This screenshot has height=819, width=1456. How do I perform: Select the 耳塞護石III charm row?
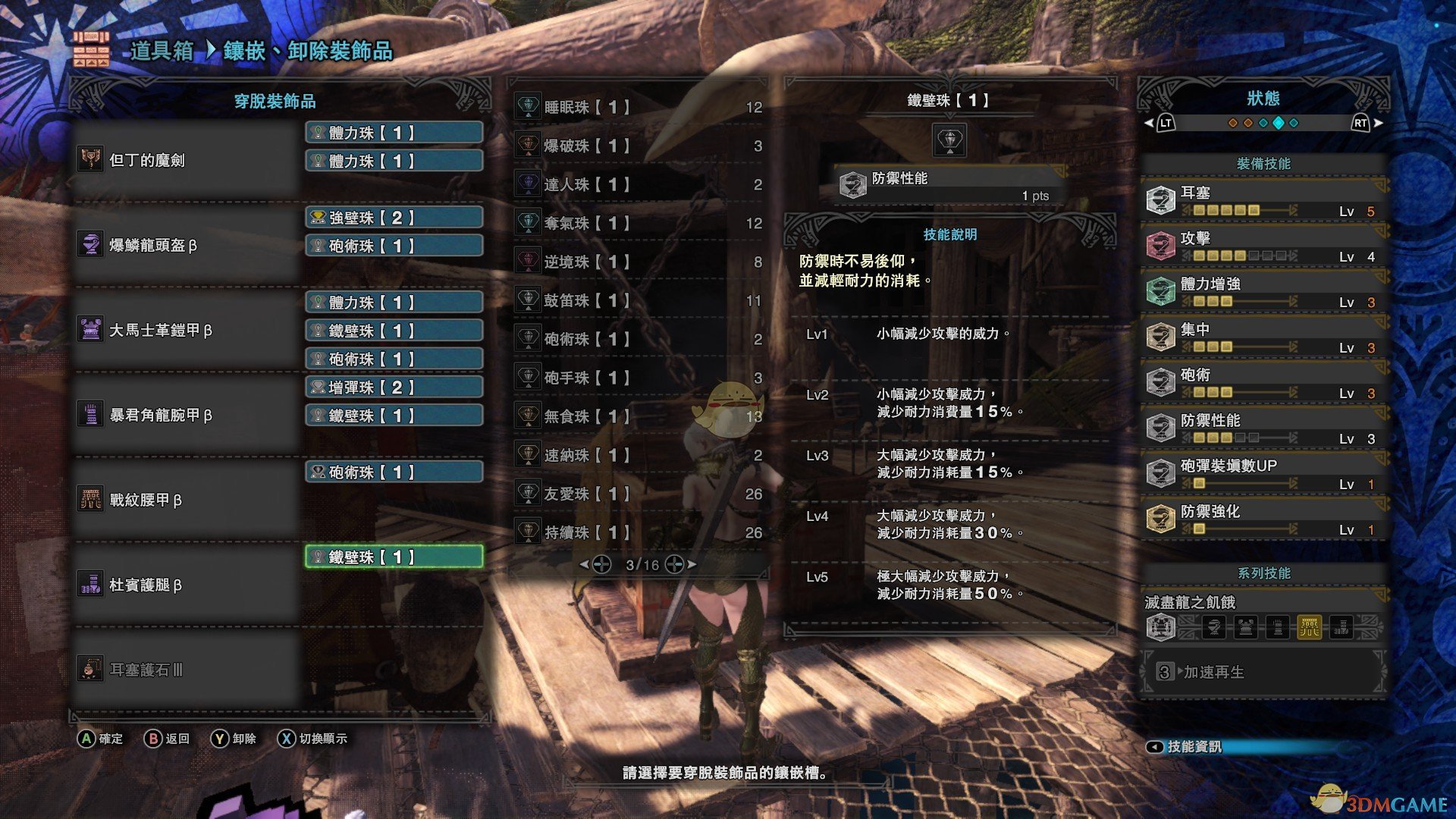click(186, 670)
